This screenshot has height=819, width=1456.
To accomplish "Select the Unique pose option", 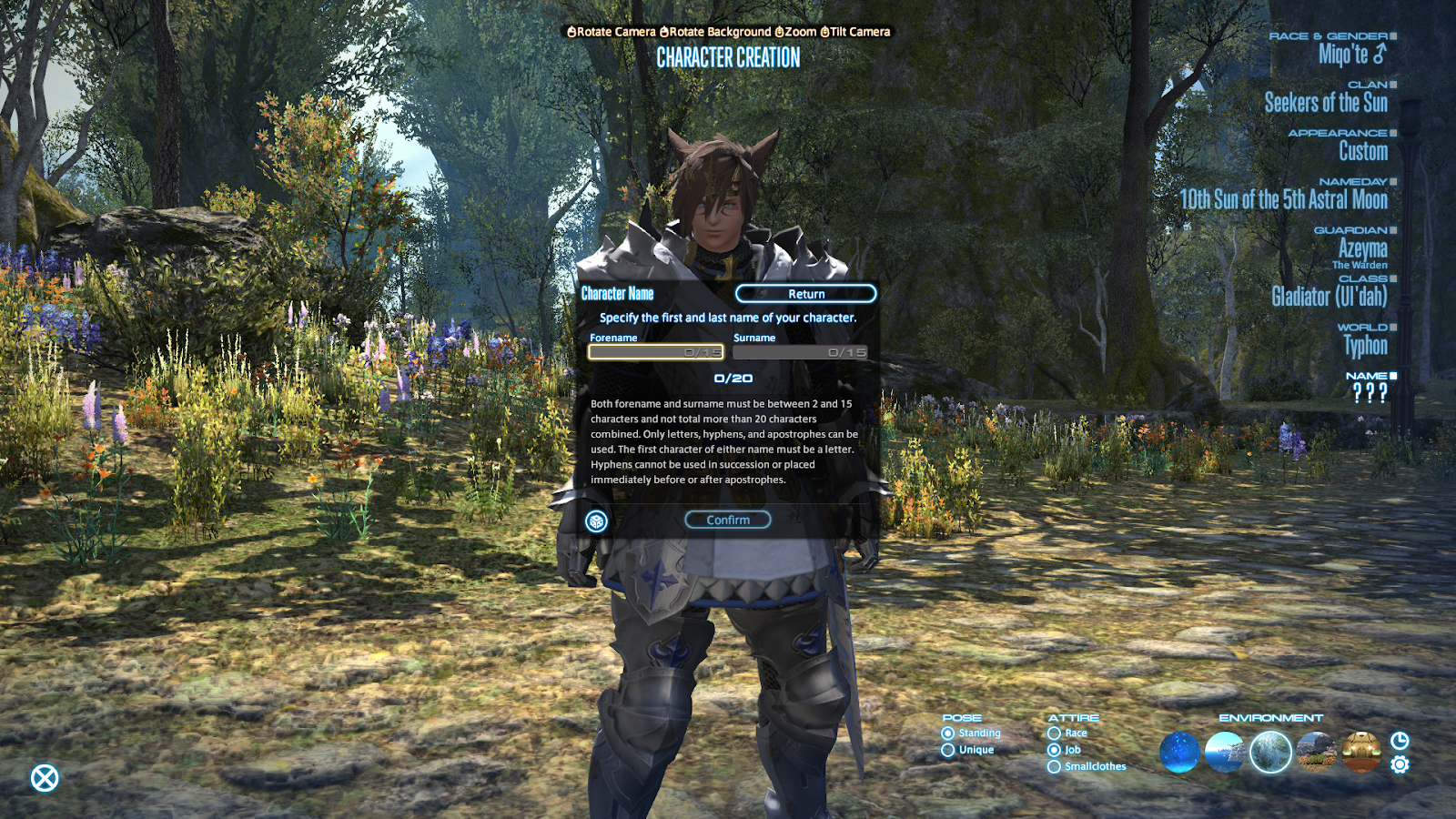I will [948, 748].
